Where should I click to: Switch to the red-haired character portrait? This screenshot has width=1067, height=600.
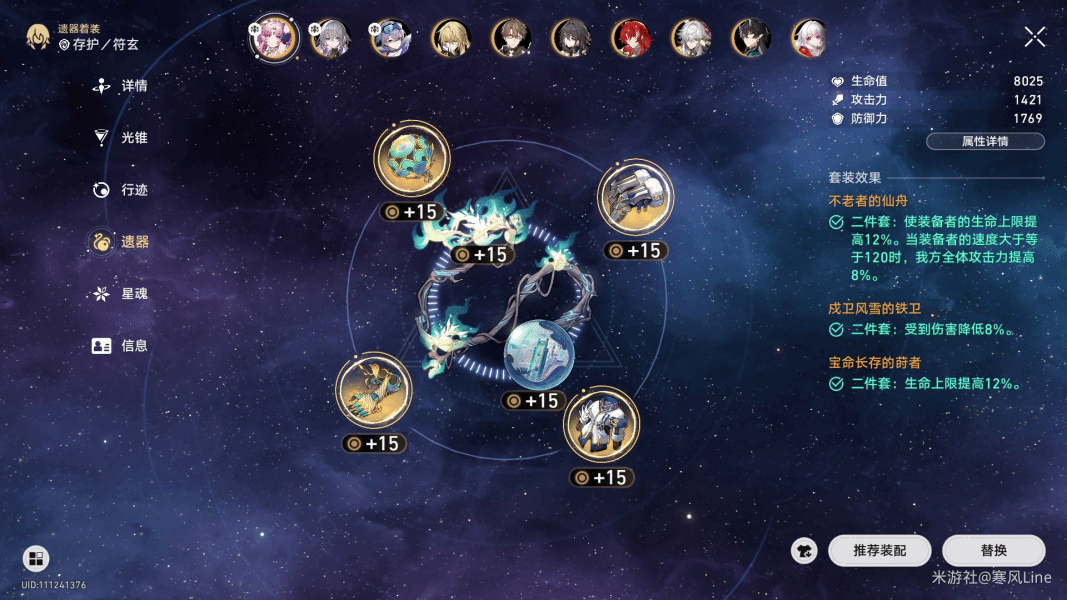(x=631, y=38)
